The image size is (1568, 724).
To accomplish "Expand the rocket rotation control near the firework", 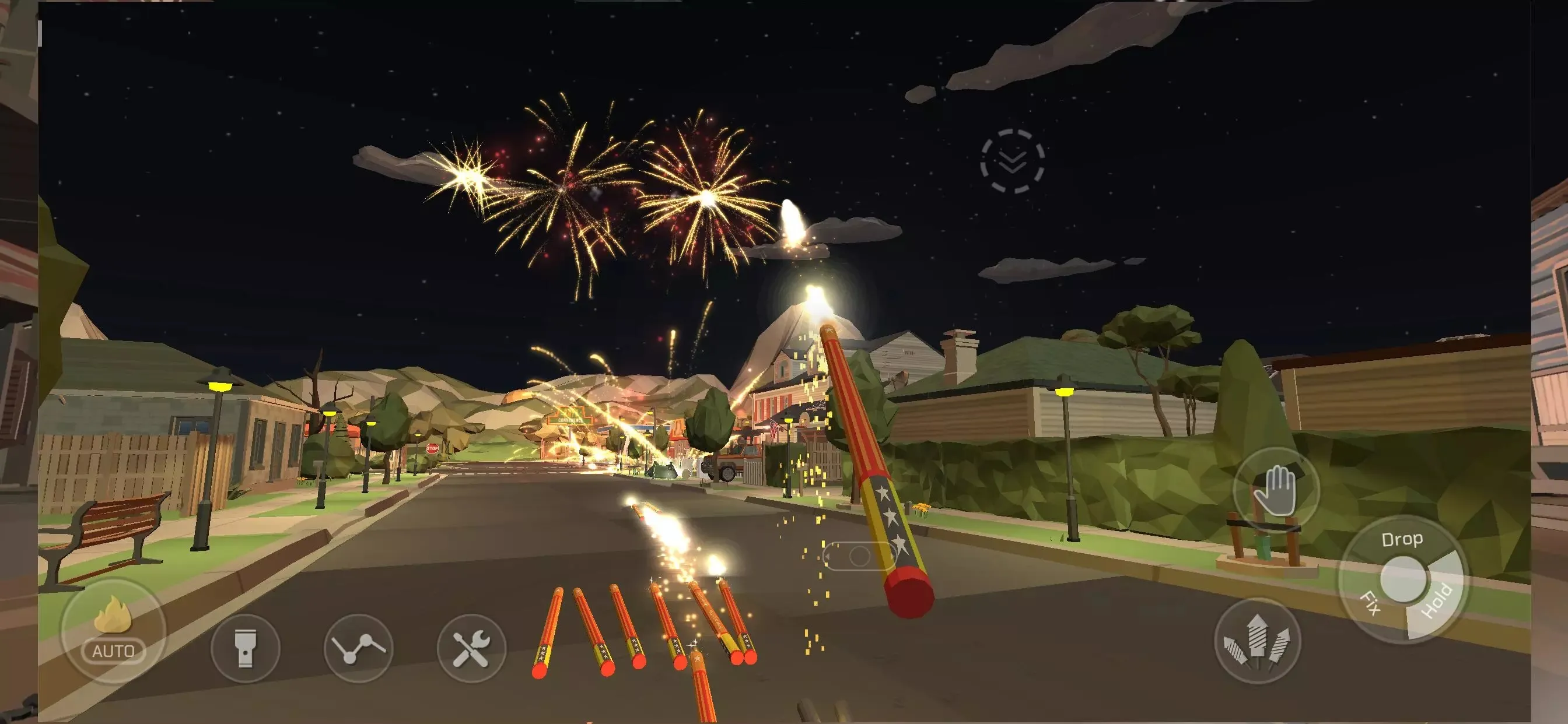I will (860, 558).
